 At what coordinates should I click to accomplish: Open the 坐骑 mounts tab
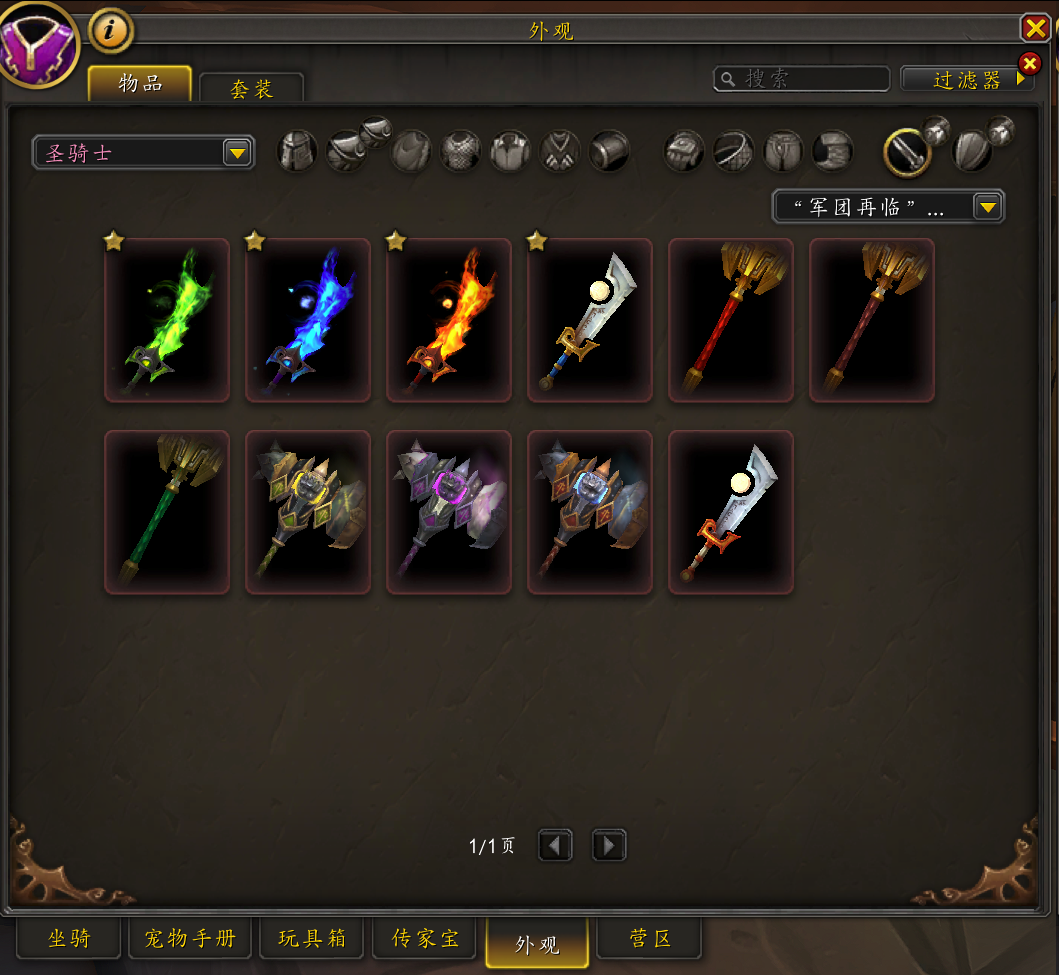click(x=69, y=939)
